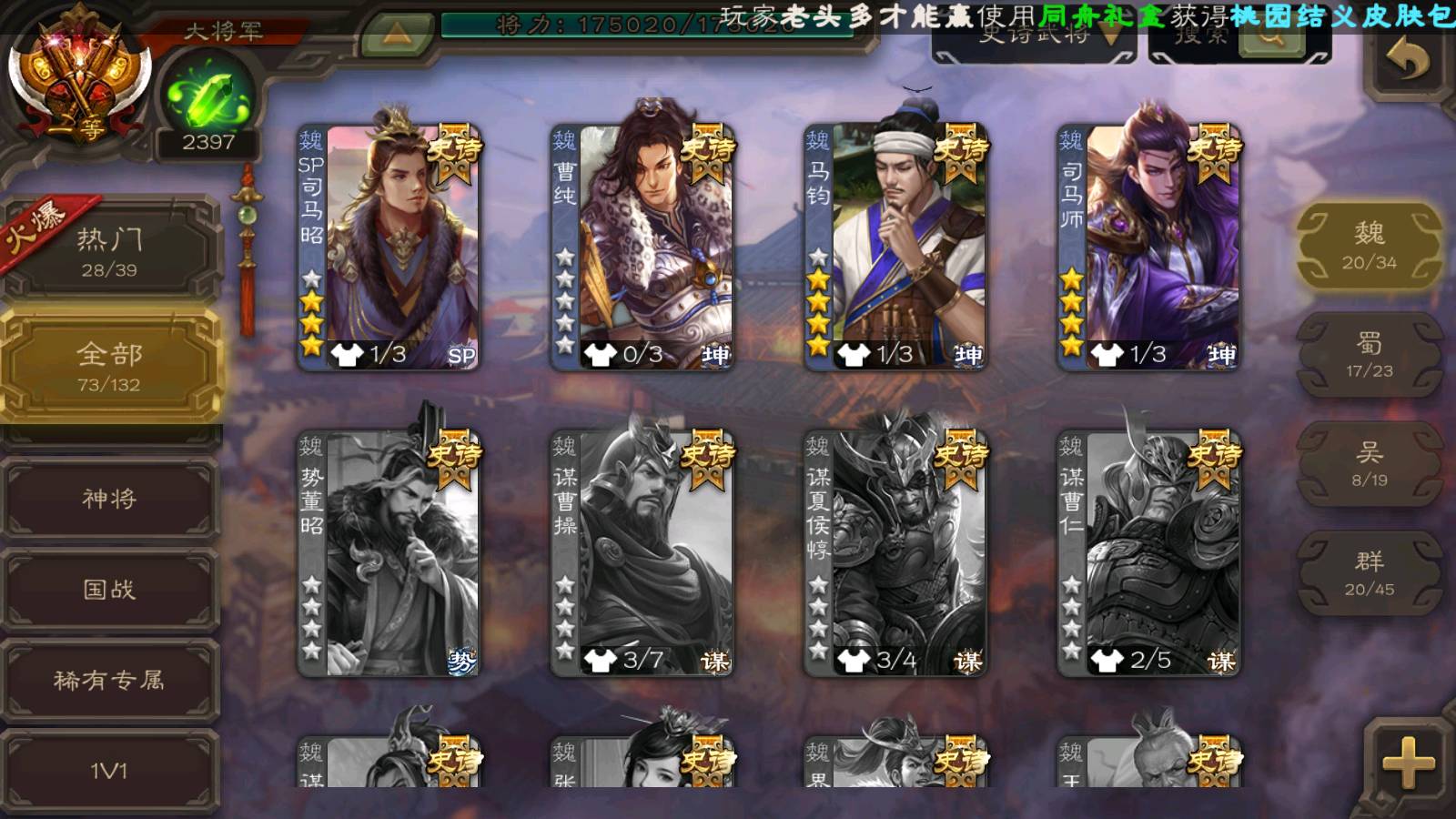The height and width of the screenshot is (819, 1456).
Task: Filter generals by 魏 faction
Action: click(x=1369, y=246)
